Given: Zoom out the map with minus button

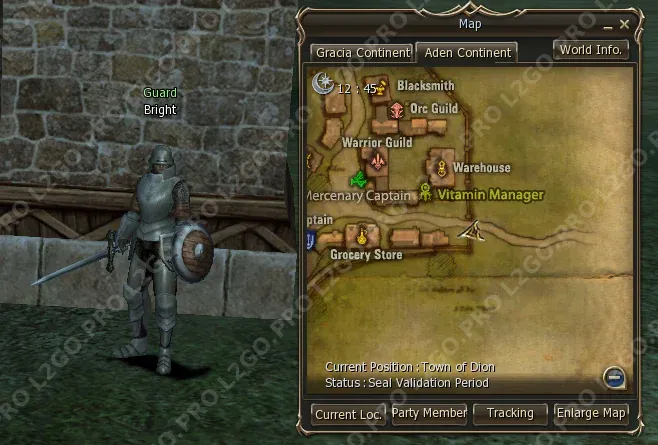Looking at the screenshot, I should click(x=615, y=377).
